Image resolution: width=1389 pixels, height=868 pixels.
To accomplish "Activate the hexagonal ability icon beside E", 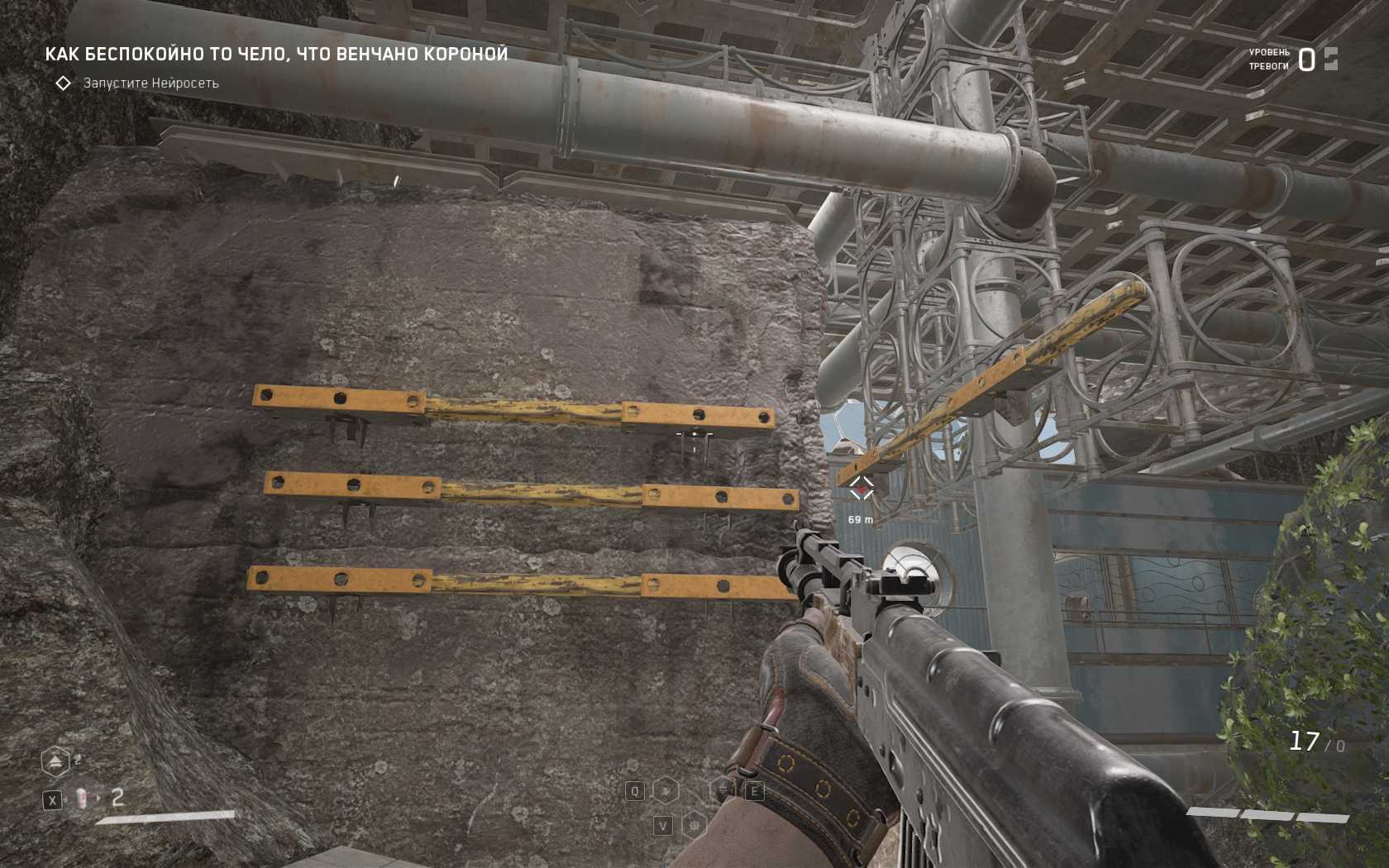I will pos(723,790).
